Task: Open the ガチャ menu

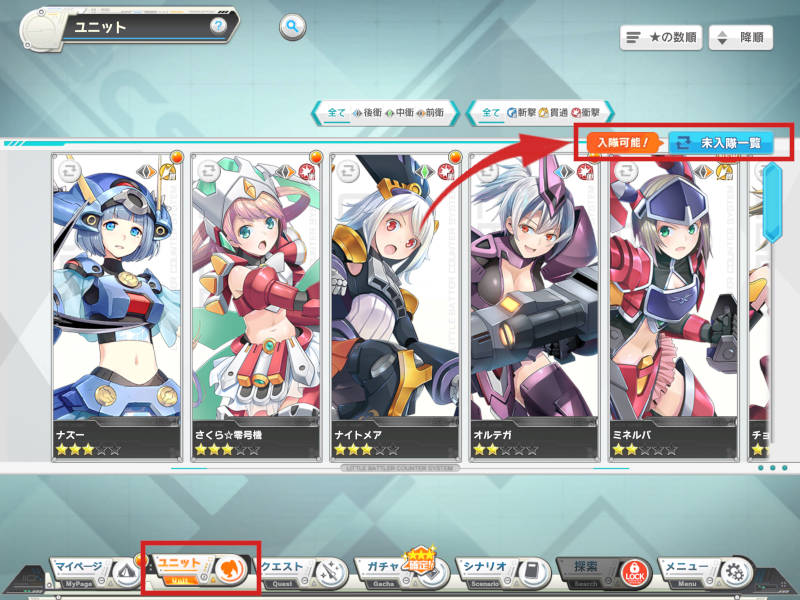Action: (397, 569)
